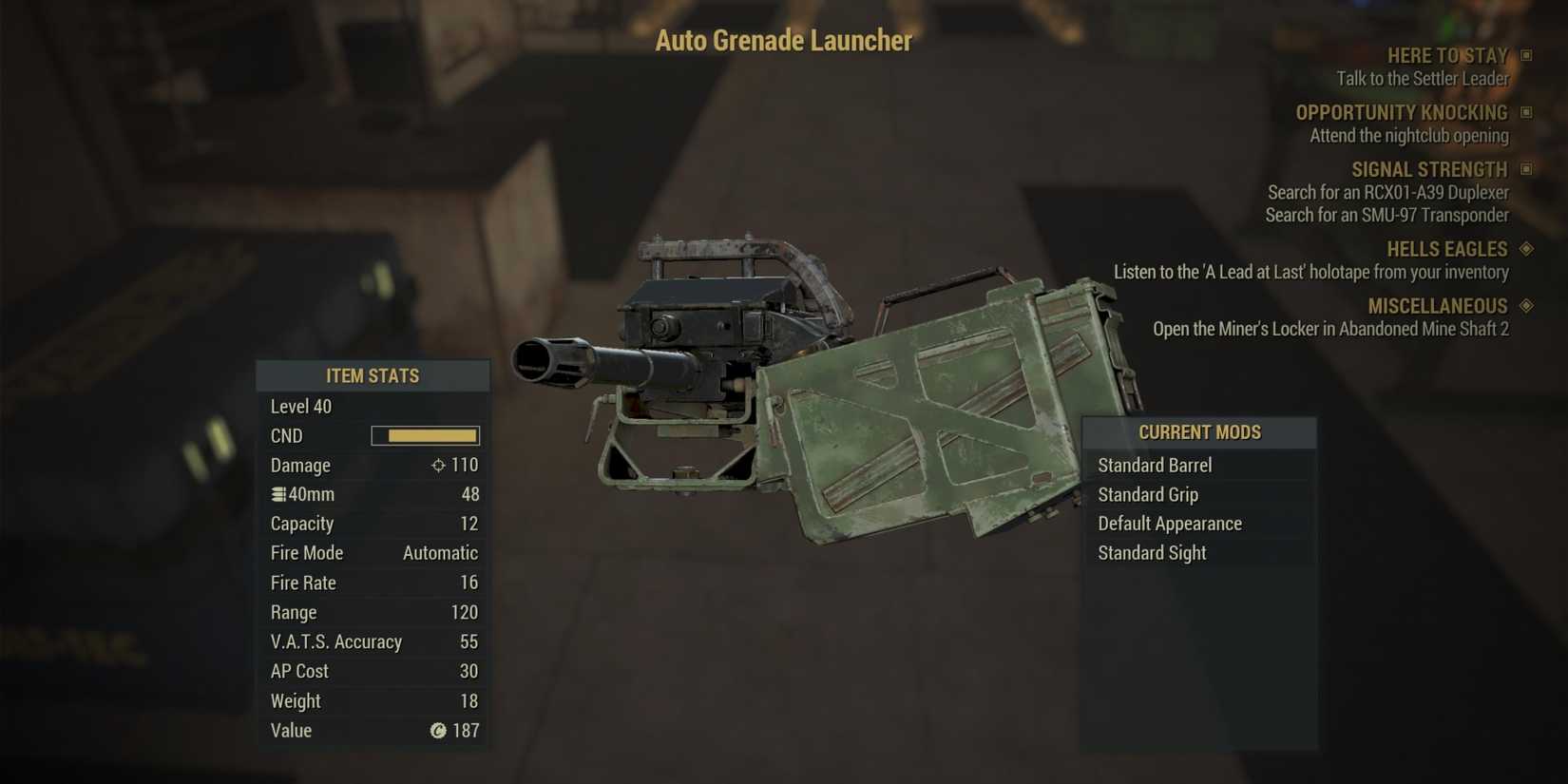Select the Standard Barrel mod
Viewport: 1568px width, 784px height.
coord(1155,466)
